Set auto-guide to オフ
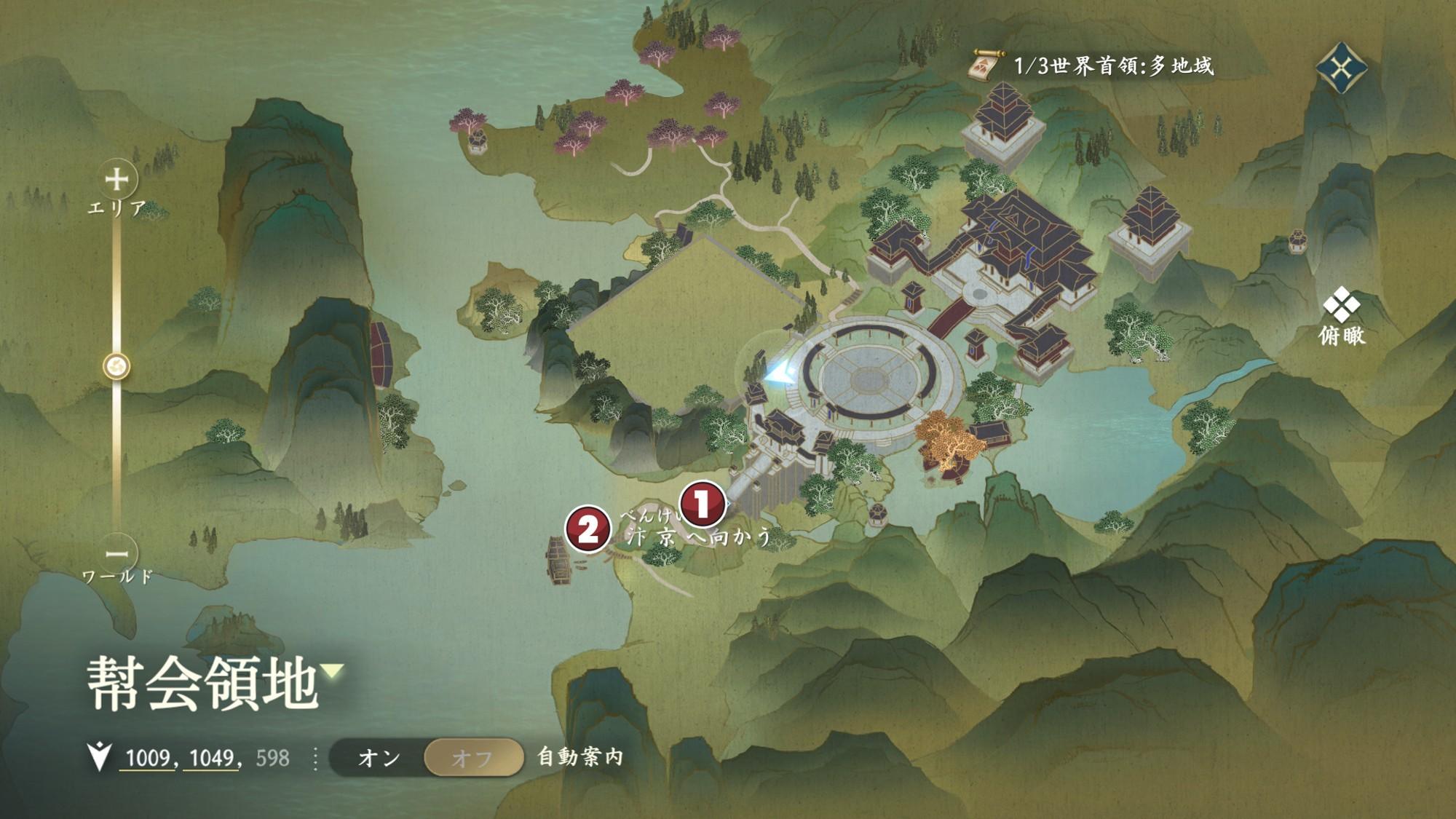Screen dimensions: 1456x819 click(x=472, y=758)
